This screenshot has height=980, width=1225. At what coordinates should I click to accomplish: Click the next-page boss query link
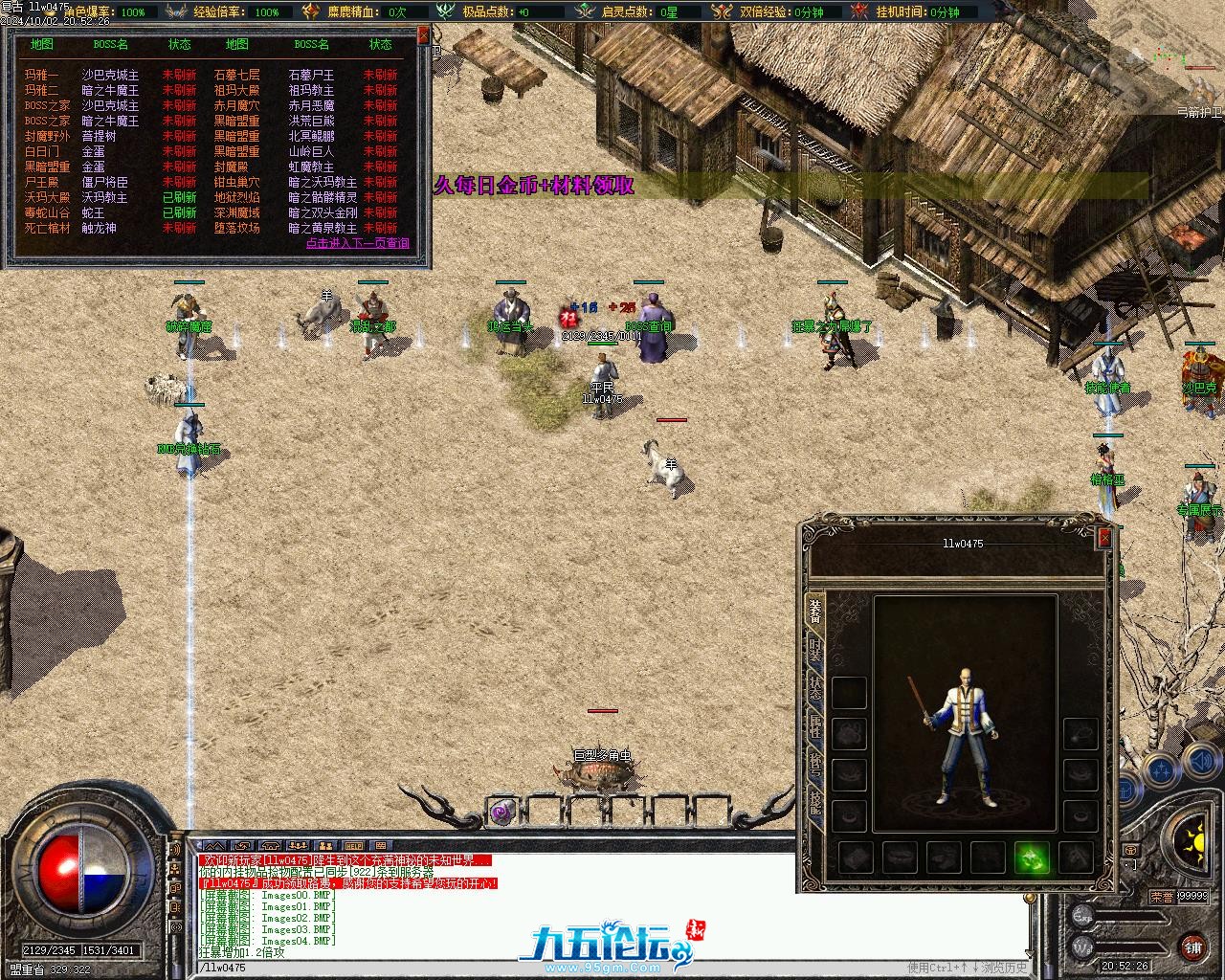click(357, 243)
